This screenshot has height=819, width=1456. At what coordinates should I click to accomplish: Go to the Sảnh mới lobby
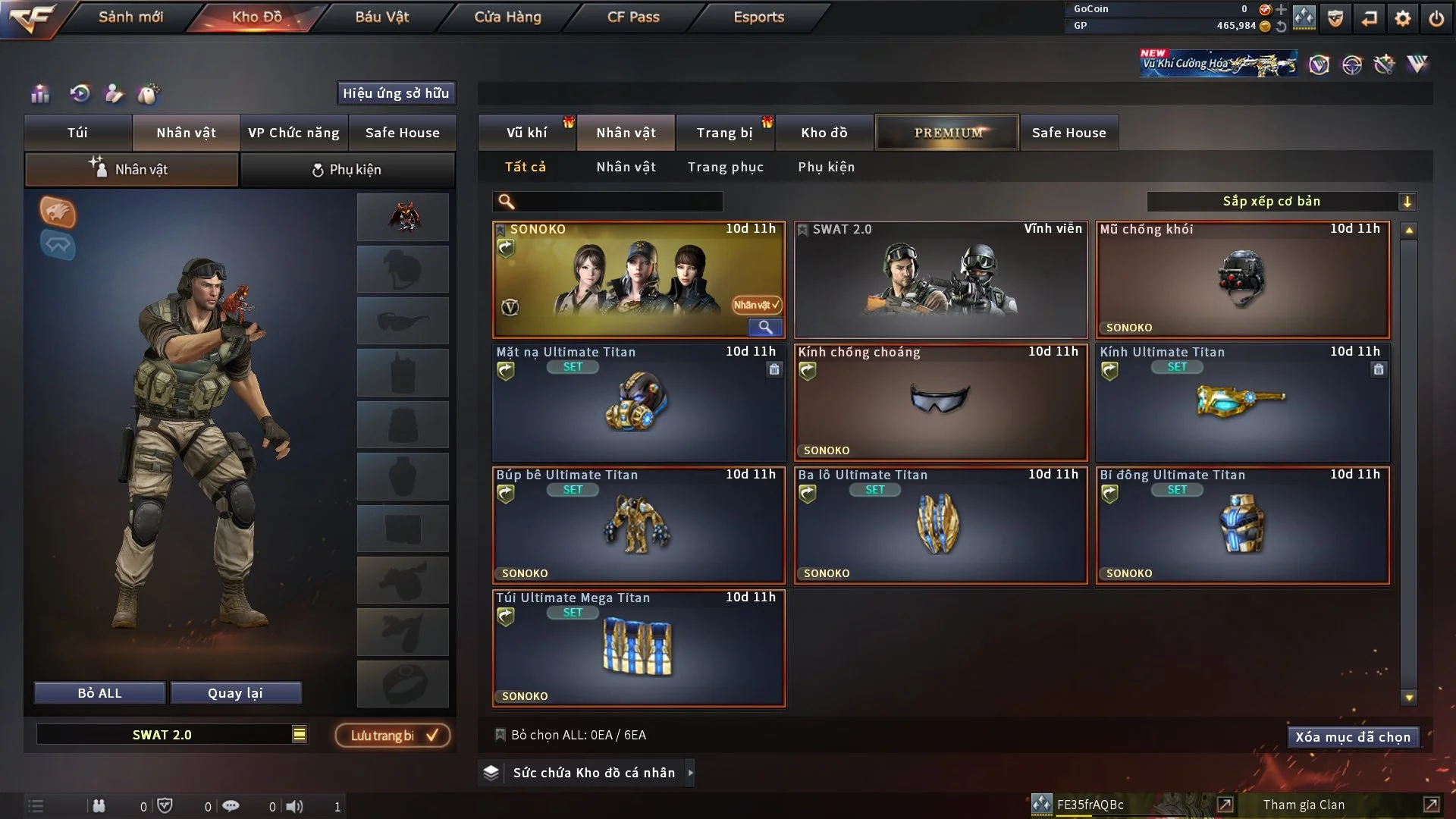pyautogui.click(x=130, y=17)
